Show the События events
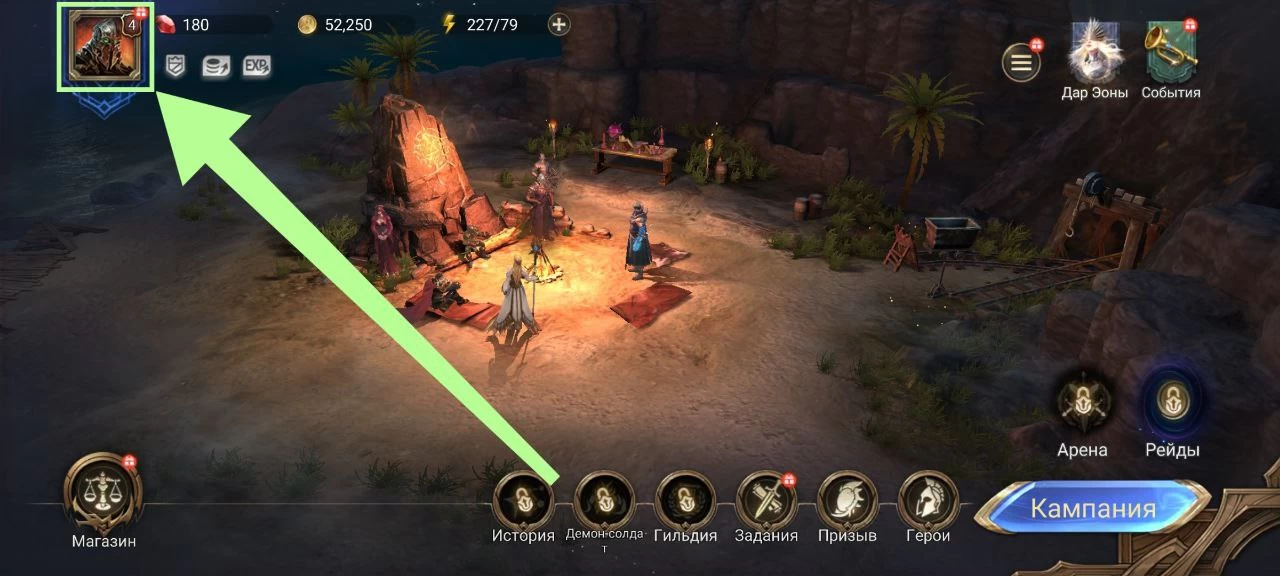 point(1171,52)
